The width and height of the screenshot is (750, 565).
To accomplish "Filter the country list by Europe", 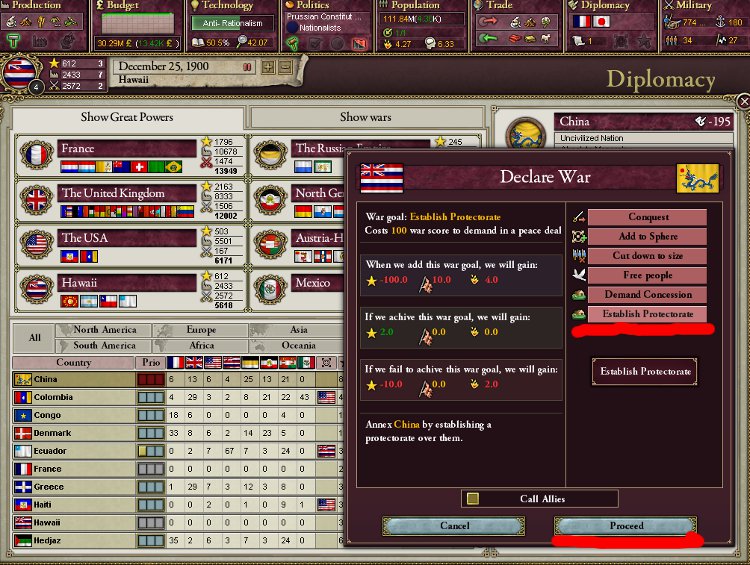I will point(200,330).
